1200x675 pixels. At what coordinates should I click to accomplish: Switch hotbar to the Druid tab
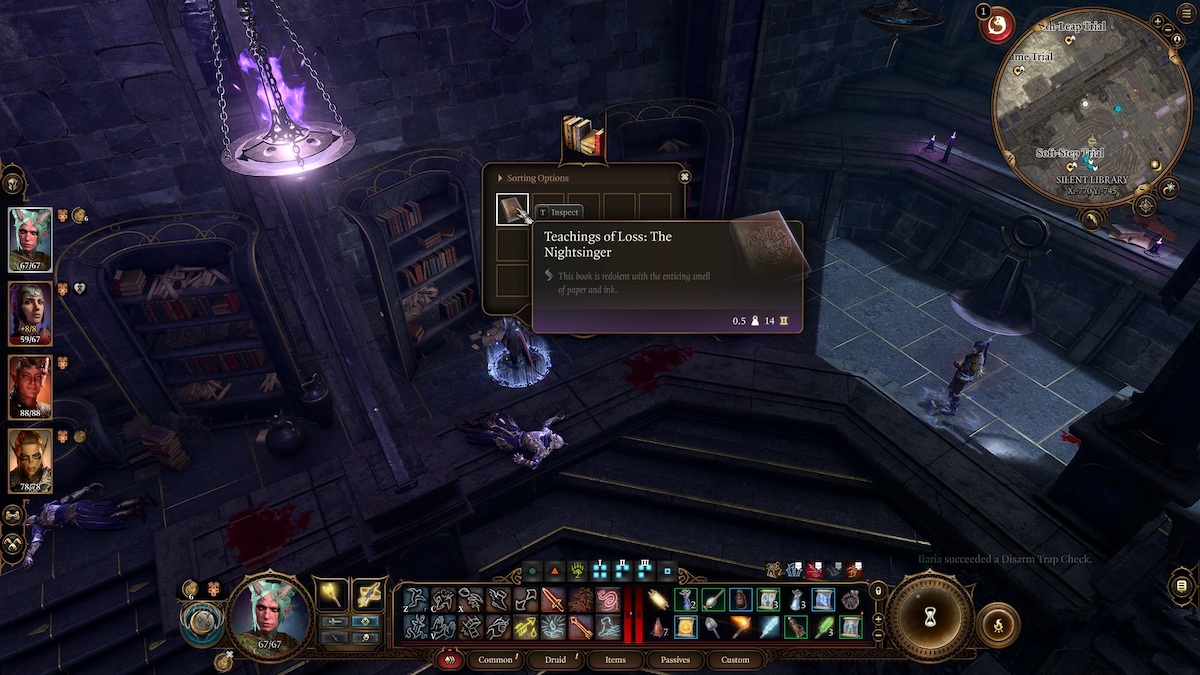[x=559, y=660]
